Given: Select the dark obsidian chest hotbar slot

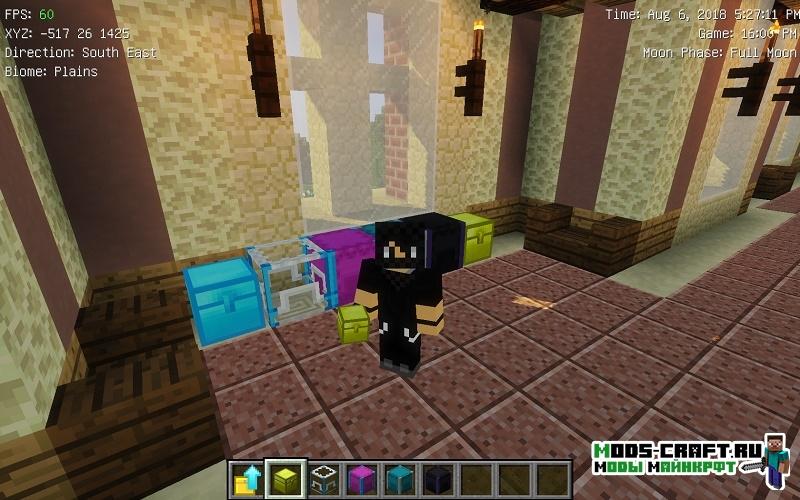Looking at the screenshot, I should 437,480.
